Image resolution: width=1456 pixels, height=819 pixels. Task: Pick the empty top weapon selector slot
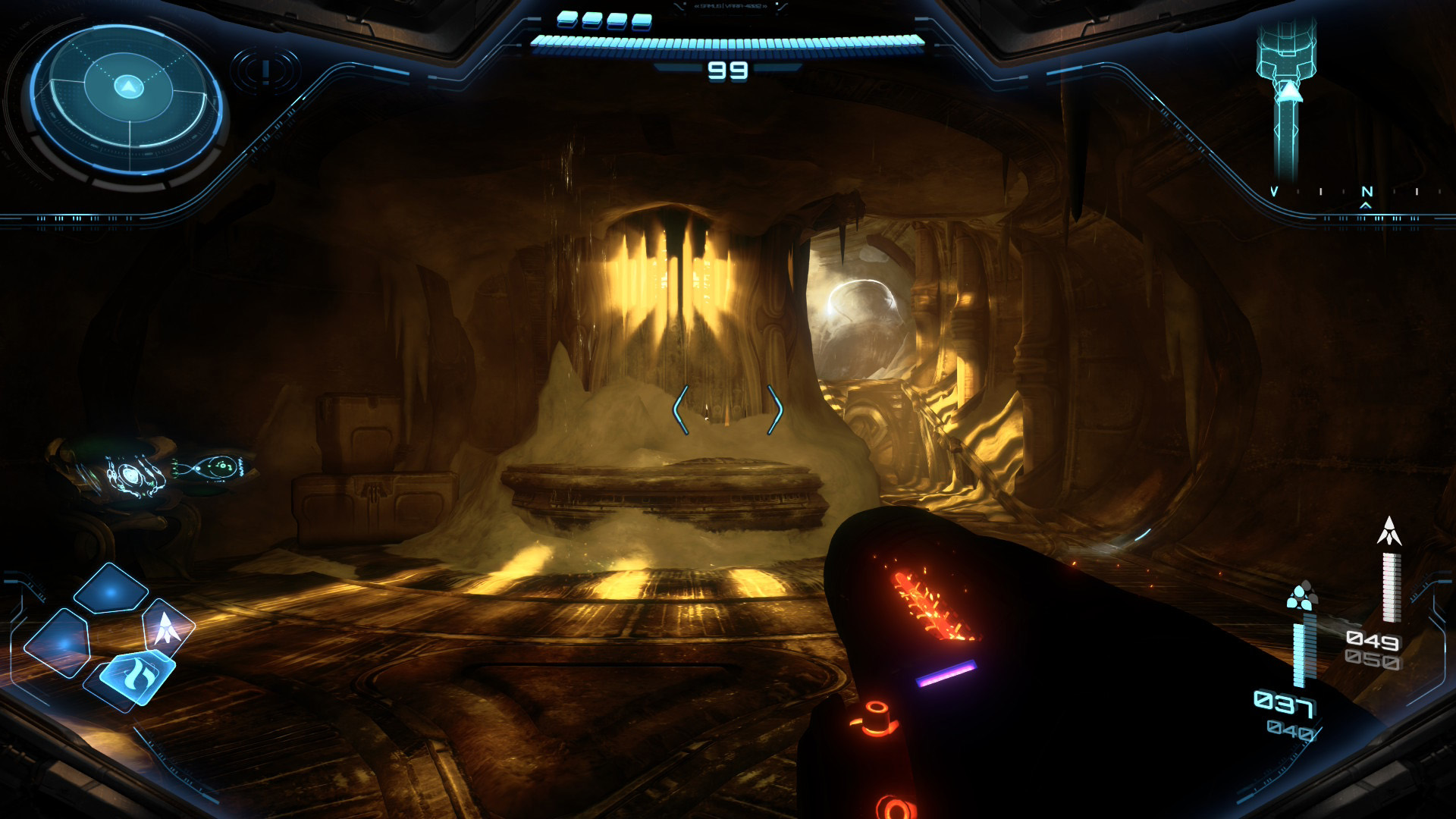click(x=111, y=589)
